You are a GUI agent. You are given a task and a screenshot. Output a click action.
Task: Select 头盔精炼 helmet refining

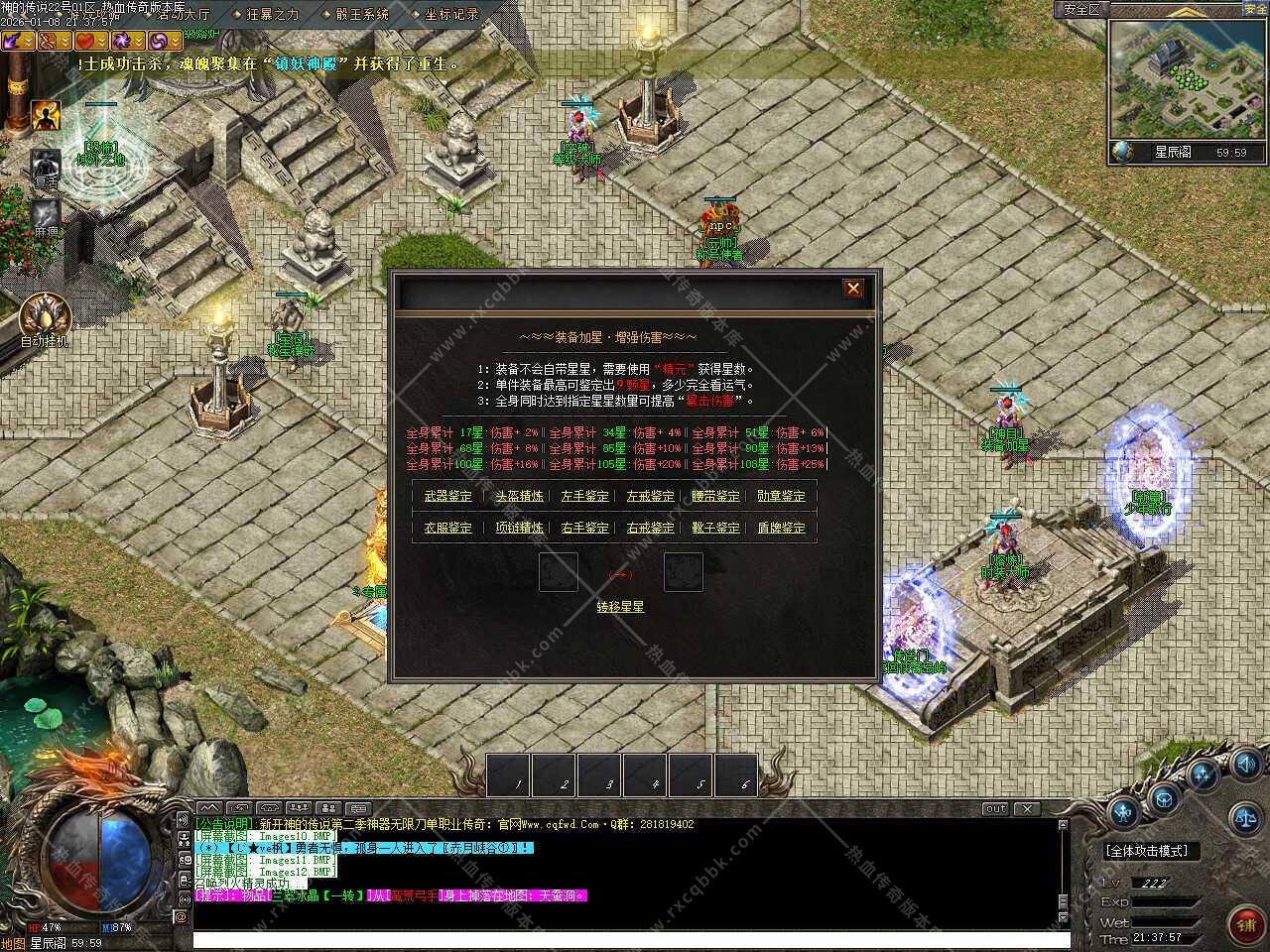[520, 496]
